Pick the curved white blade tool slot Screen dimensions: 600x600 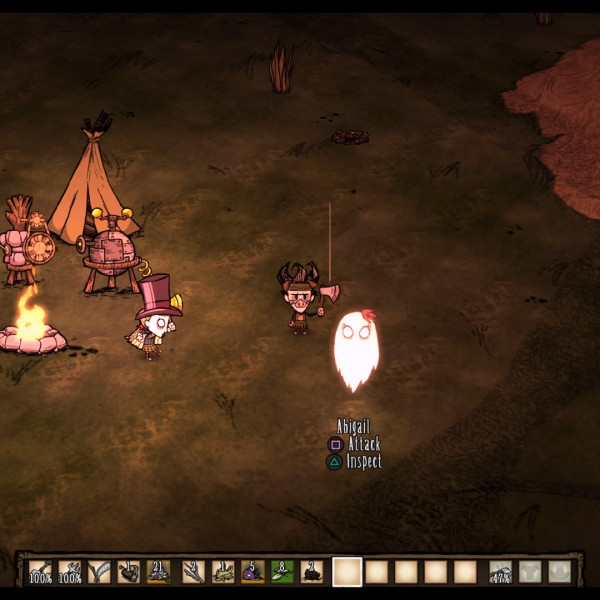100,571
